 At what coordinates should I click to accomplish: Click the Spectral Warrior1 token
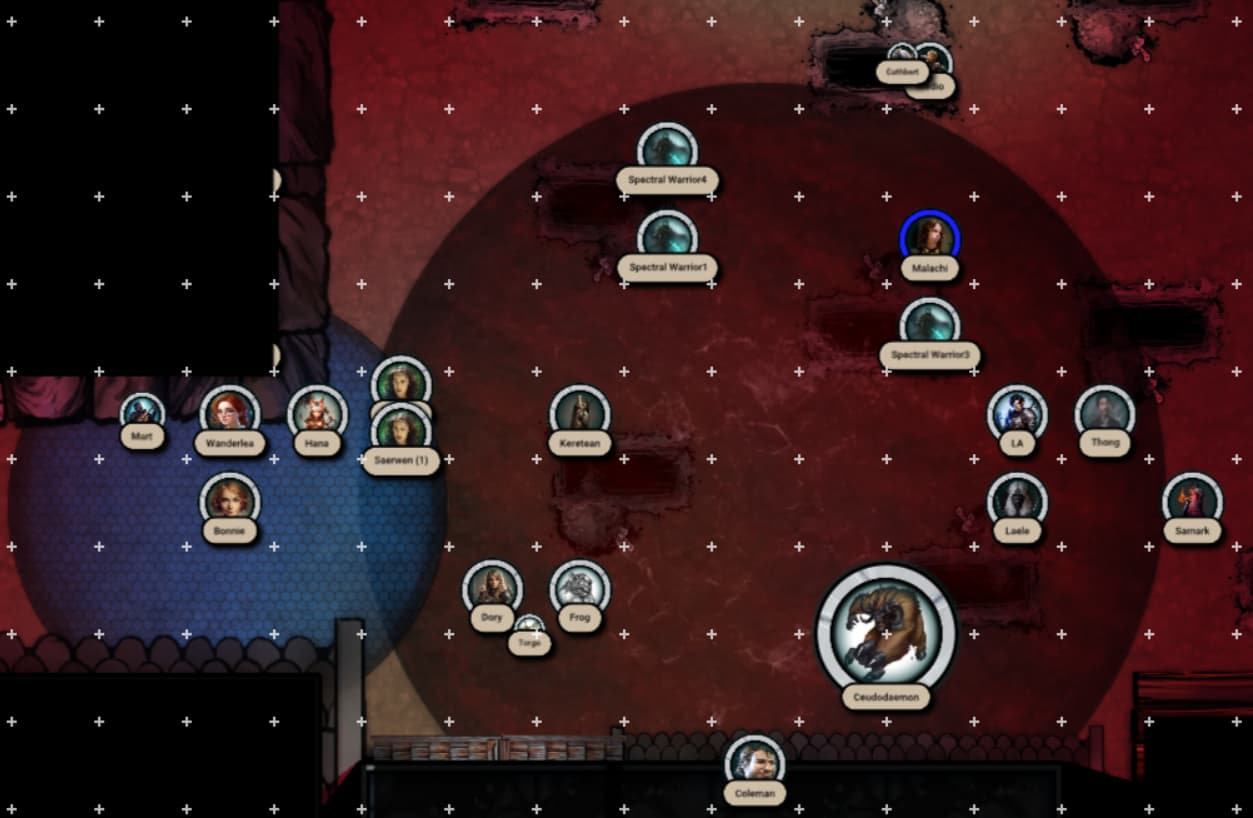click(x=667, y=237)
